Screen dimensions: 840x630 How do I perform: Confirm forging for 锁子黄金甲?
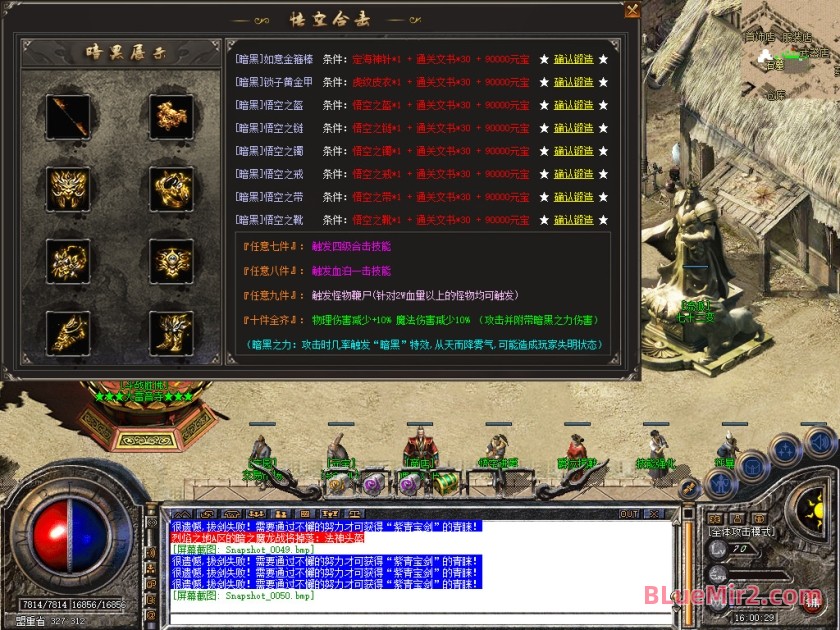point(574,81)
